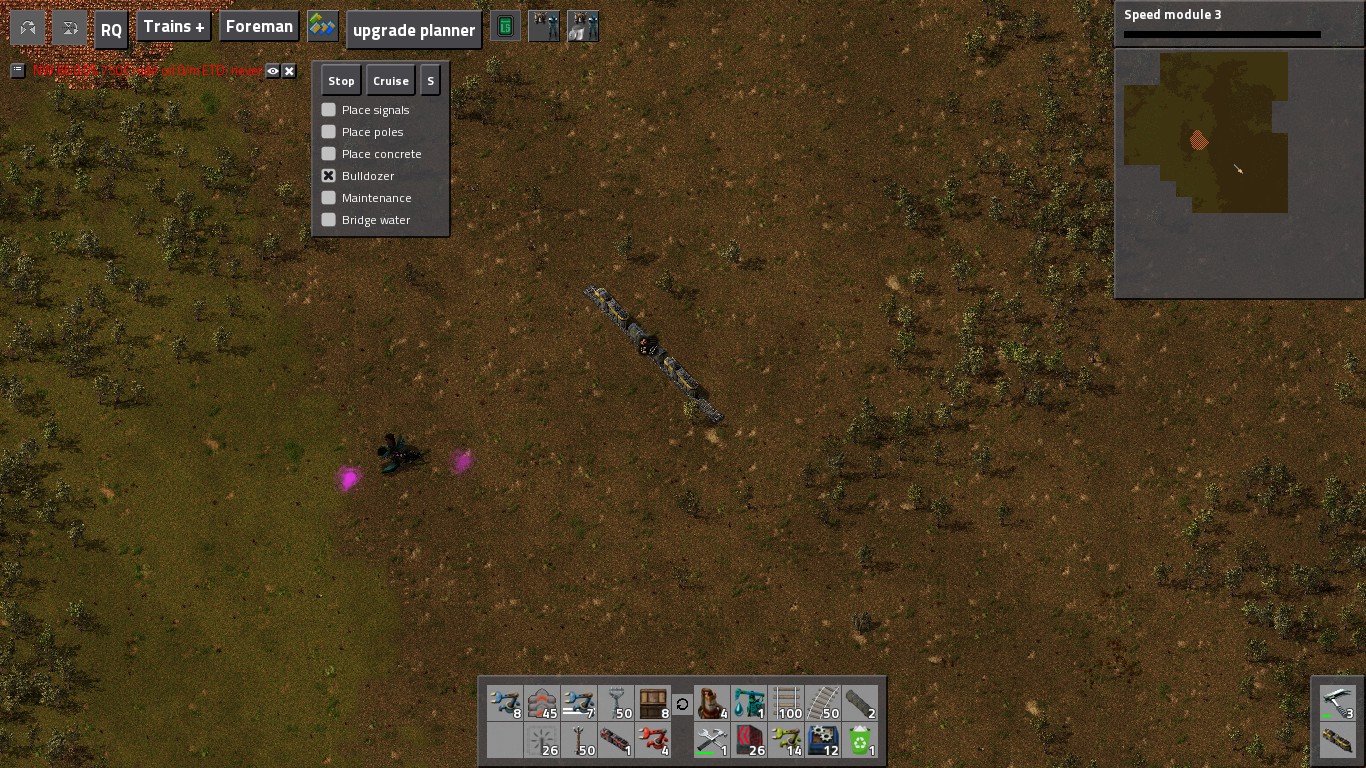
Task: Stop the rail-laying train
Action: pos(341,81)
